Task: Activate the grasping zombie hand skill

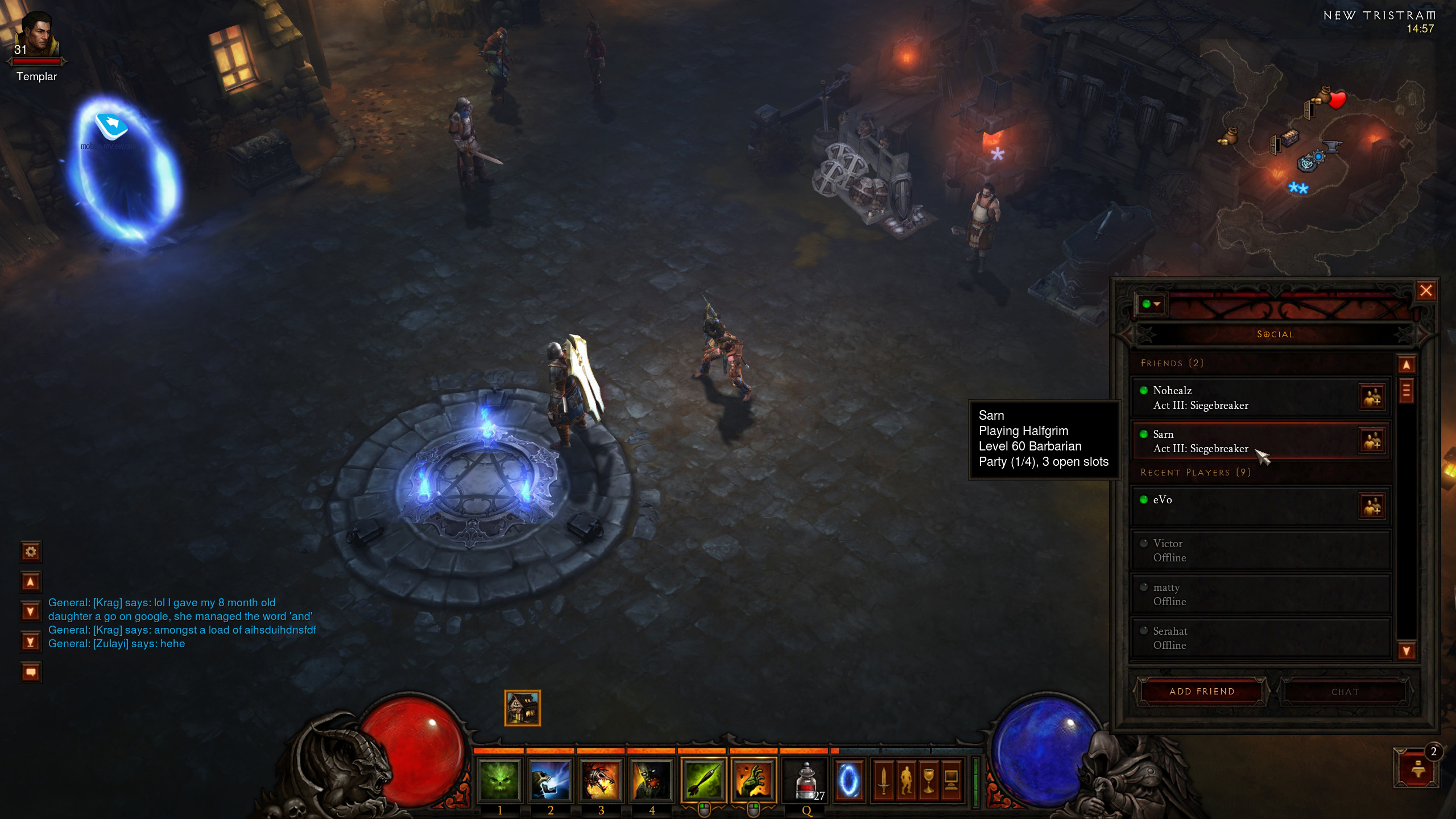Action: point(754,780)
